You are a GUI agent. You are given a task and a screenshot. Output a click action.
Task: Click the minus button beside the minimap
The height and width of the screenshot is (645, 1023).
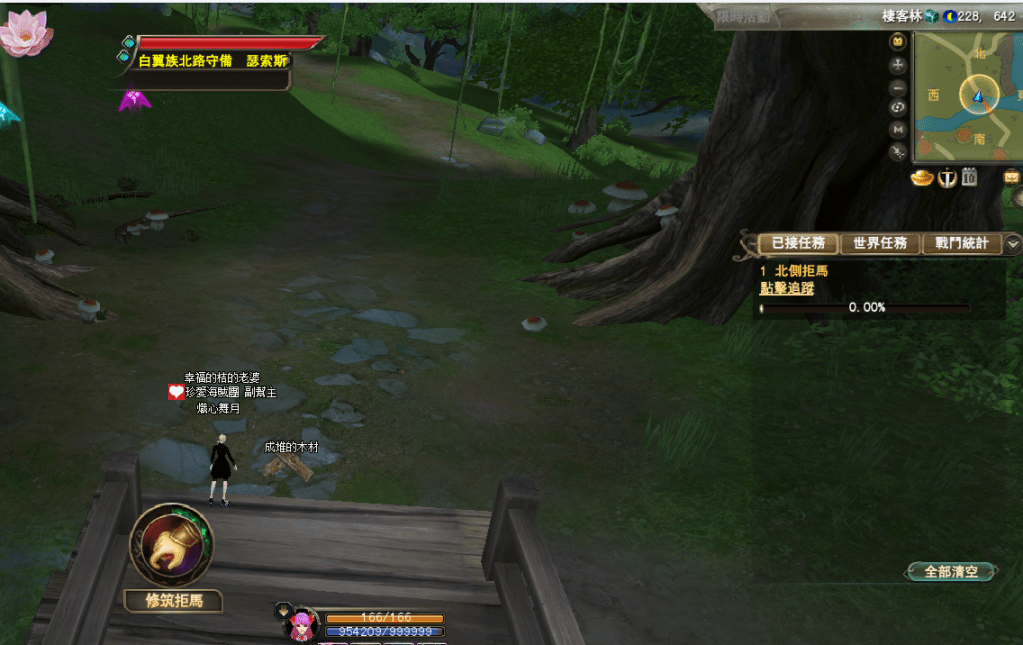point(898,86)
